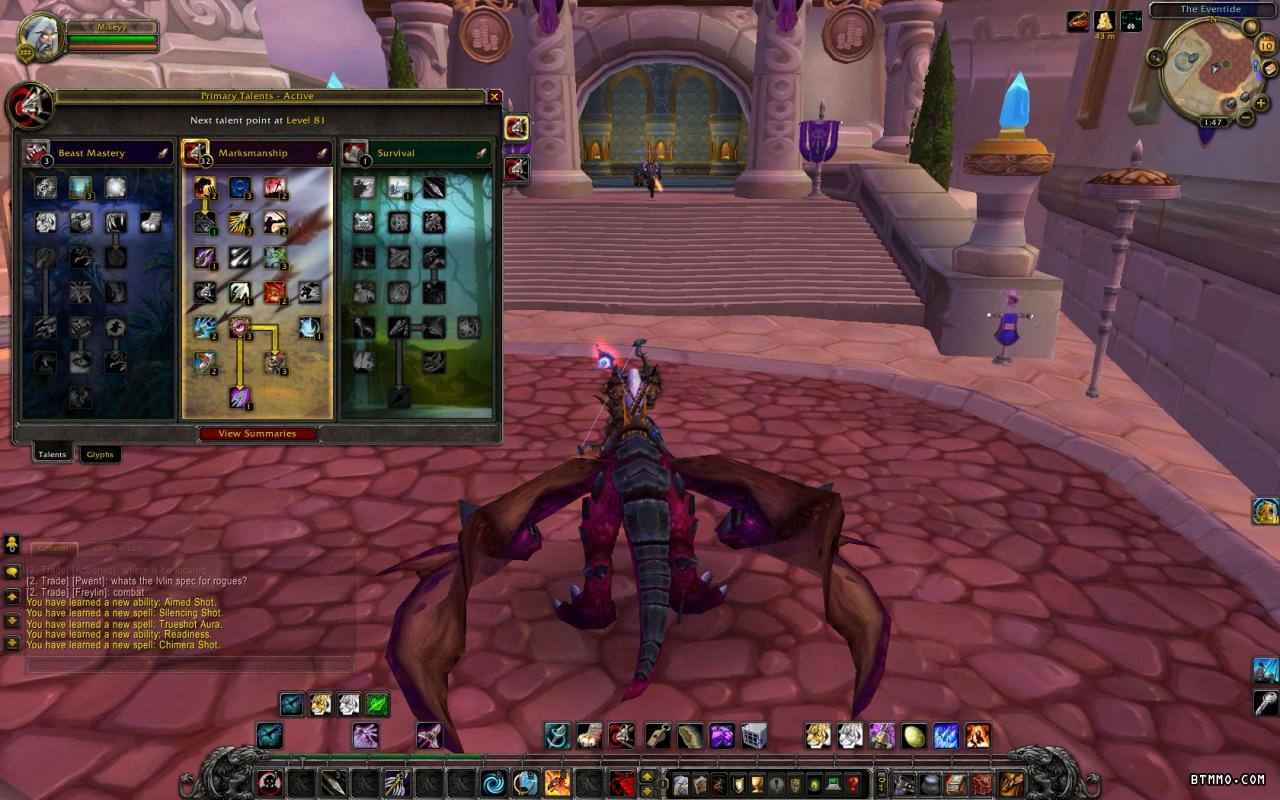
Task: Select the Talents tab
Action: click(52, 454)
